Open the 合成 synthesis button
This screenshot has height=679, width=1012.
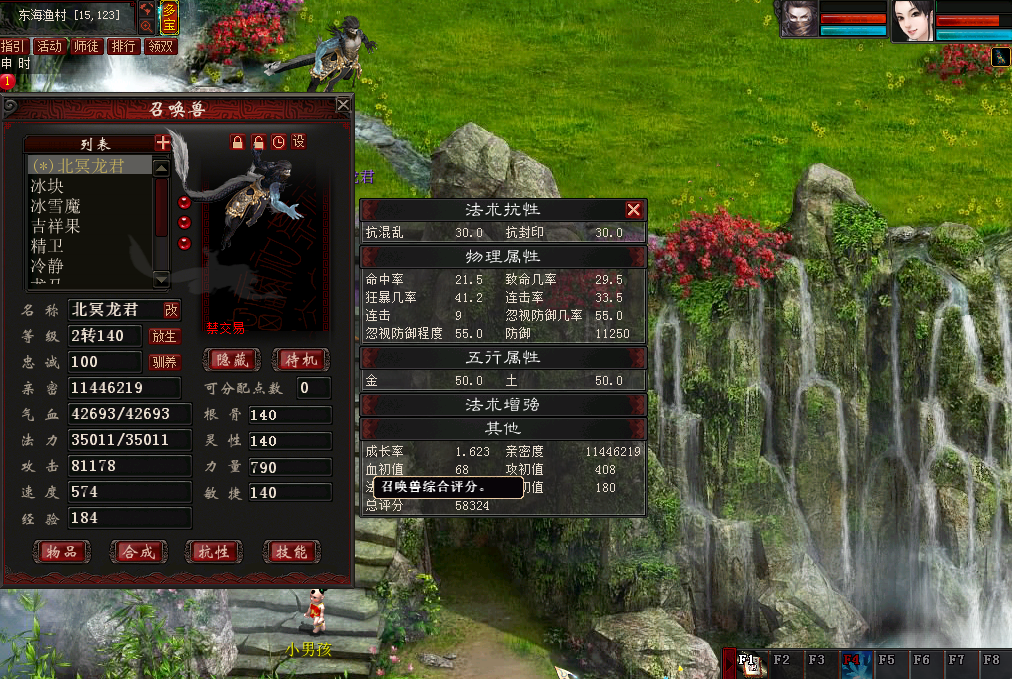pyautogui.click(x=138, y=551)
